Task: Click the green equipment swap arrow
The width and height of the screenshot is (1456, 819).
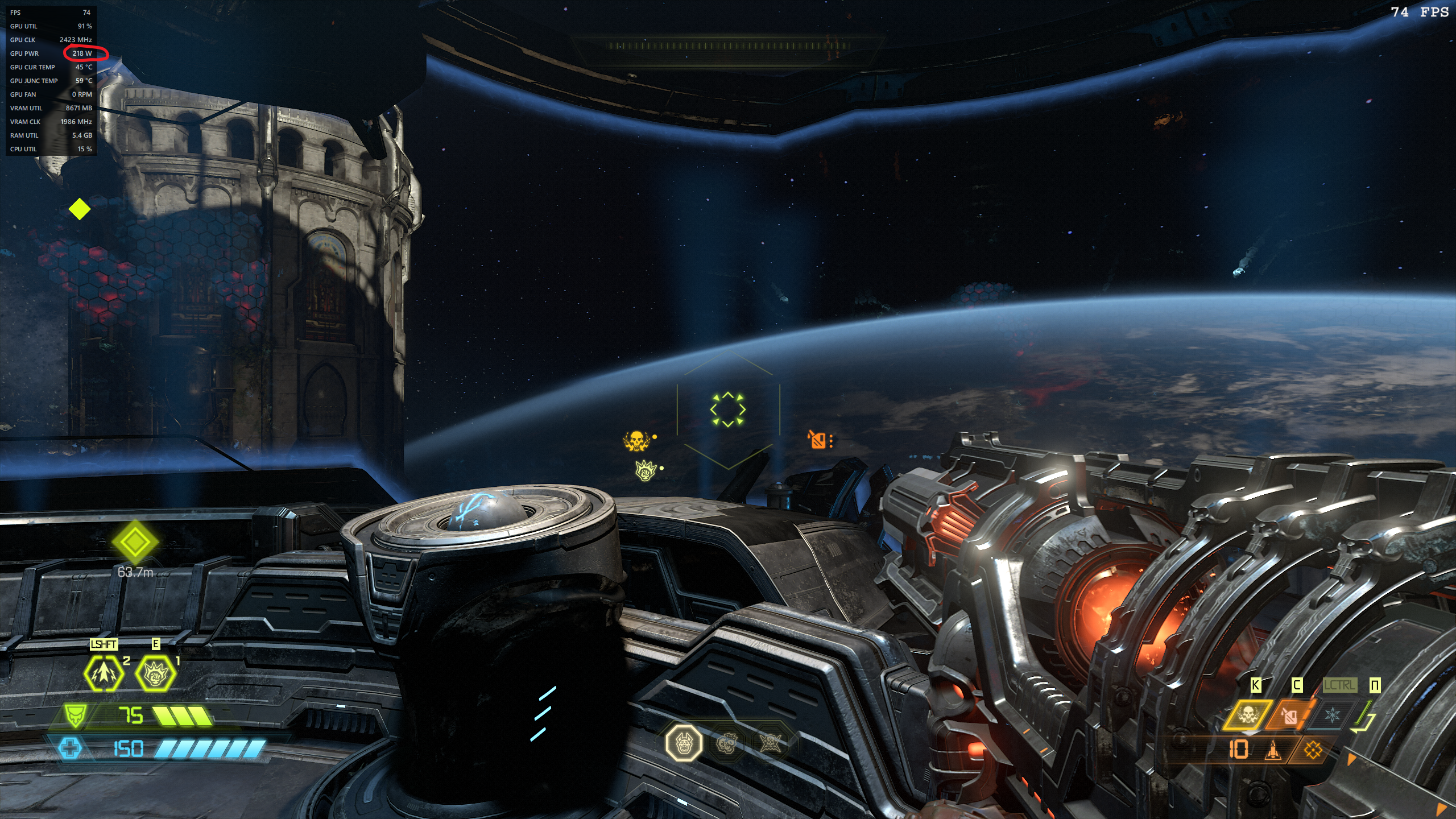Action: [x=1364, y=717]
